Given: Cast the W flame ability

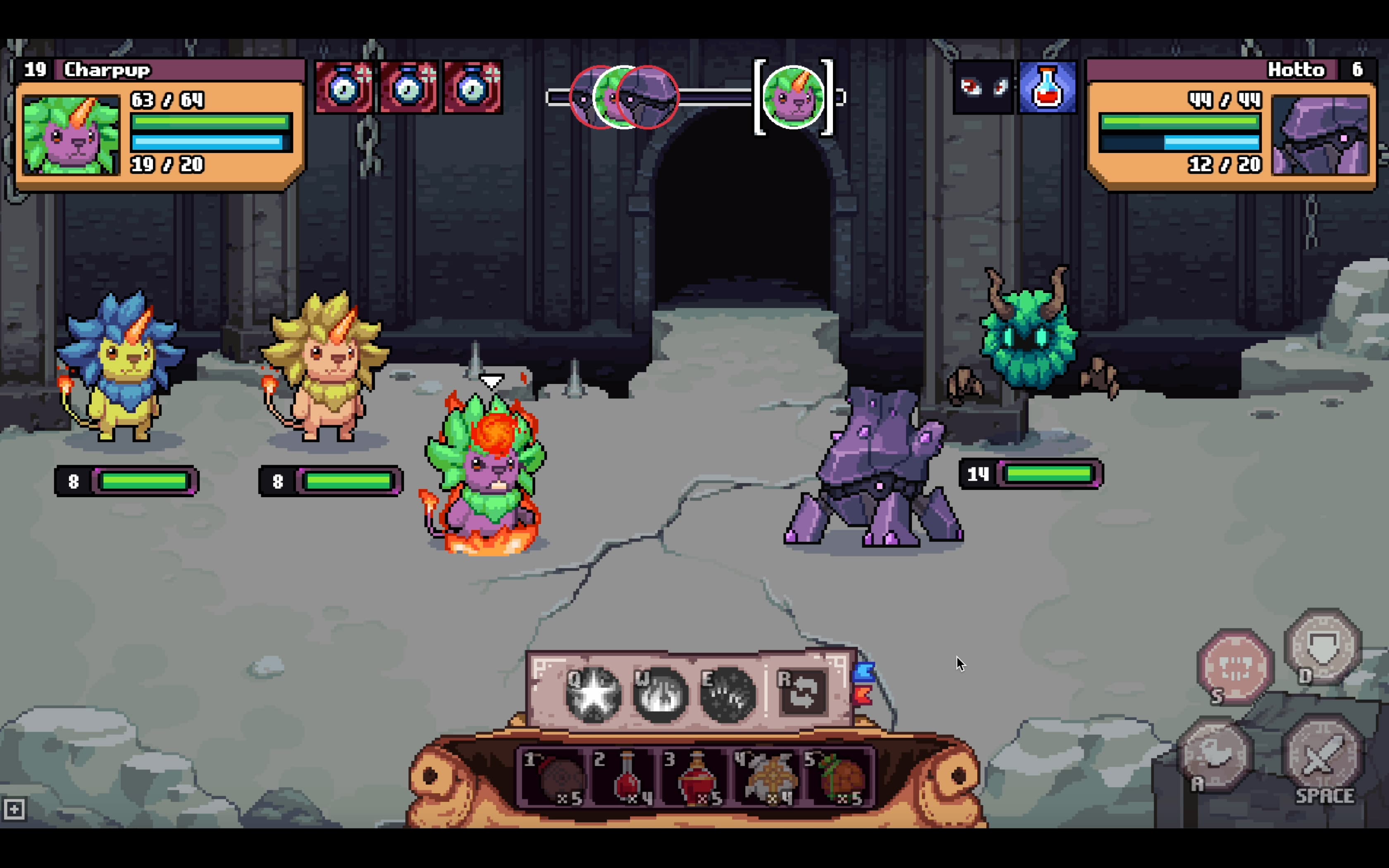Looking at the screenshot, I should 660,695.
